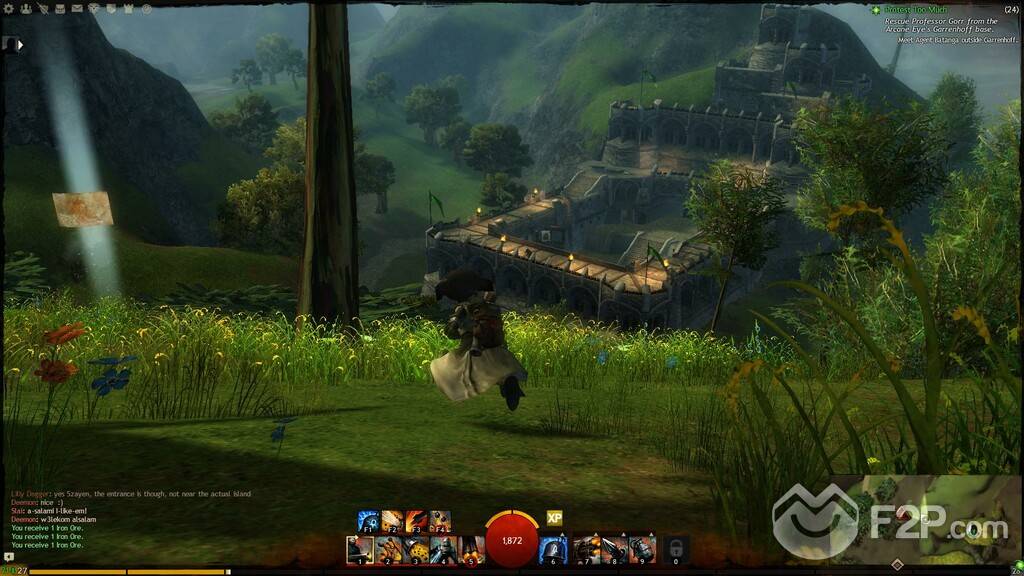
Task: Use weapon skill in slot 5
Action: pos(470,549)
